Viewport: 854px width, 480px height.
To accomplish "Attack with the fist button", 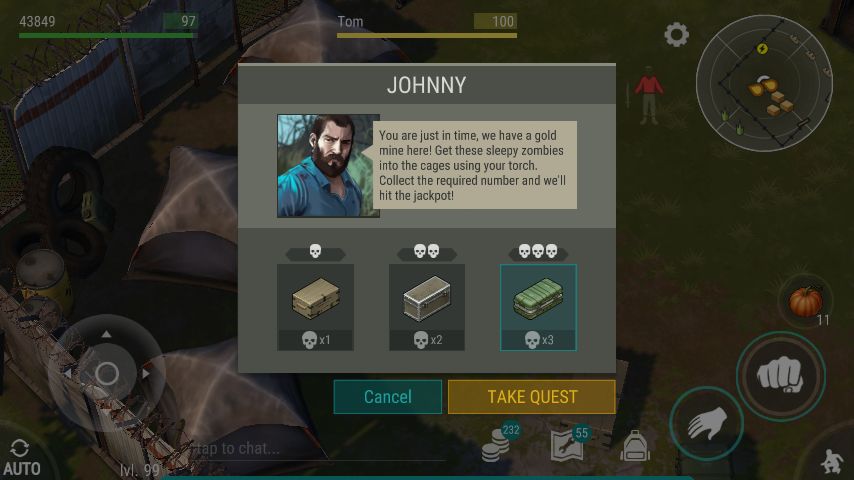I will tap(780, 376).
